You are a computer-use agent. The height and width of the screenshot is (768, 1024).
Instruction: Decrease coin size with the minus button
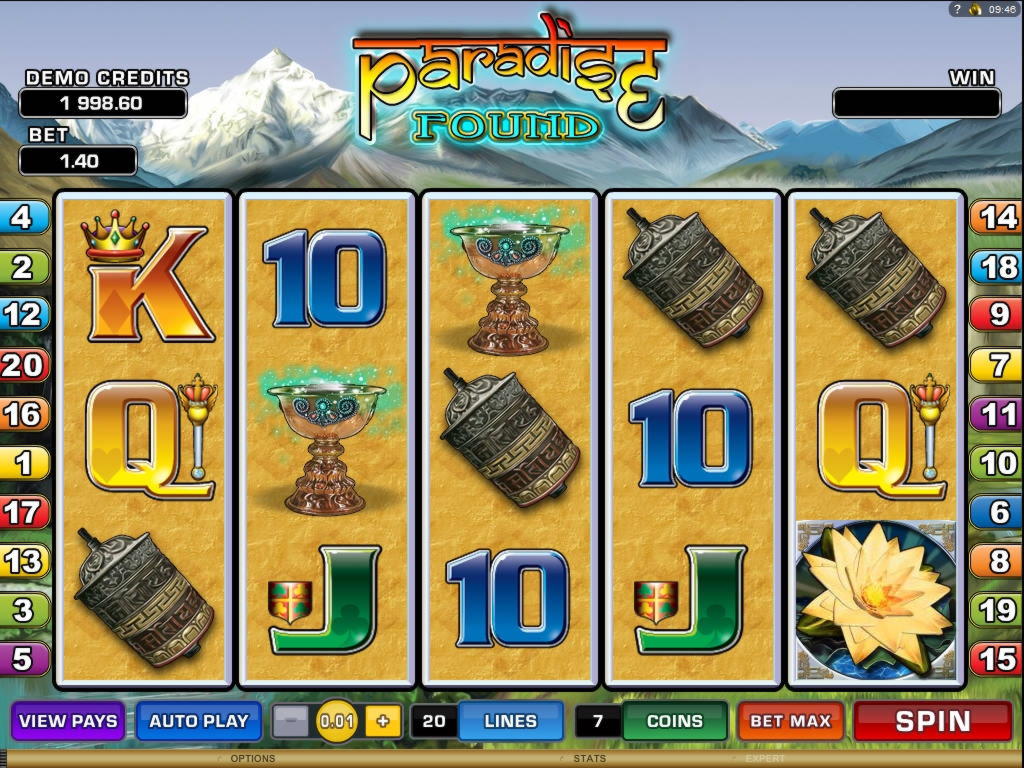(291, 721)
